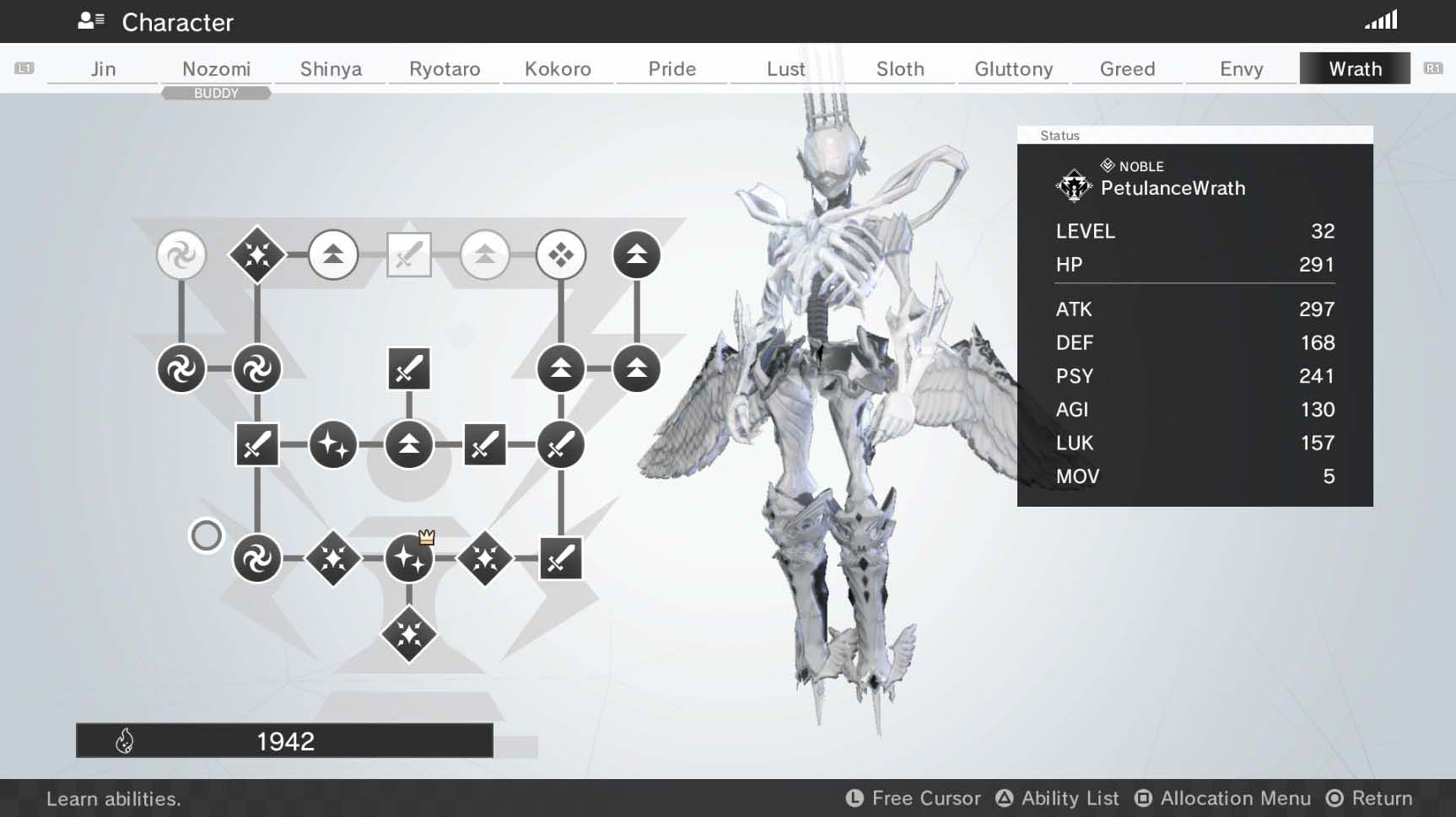1456x817 pixels.
Task: Choose the Kokoro tab
Action: [558, 69]
